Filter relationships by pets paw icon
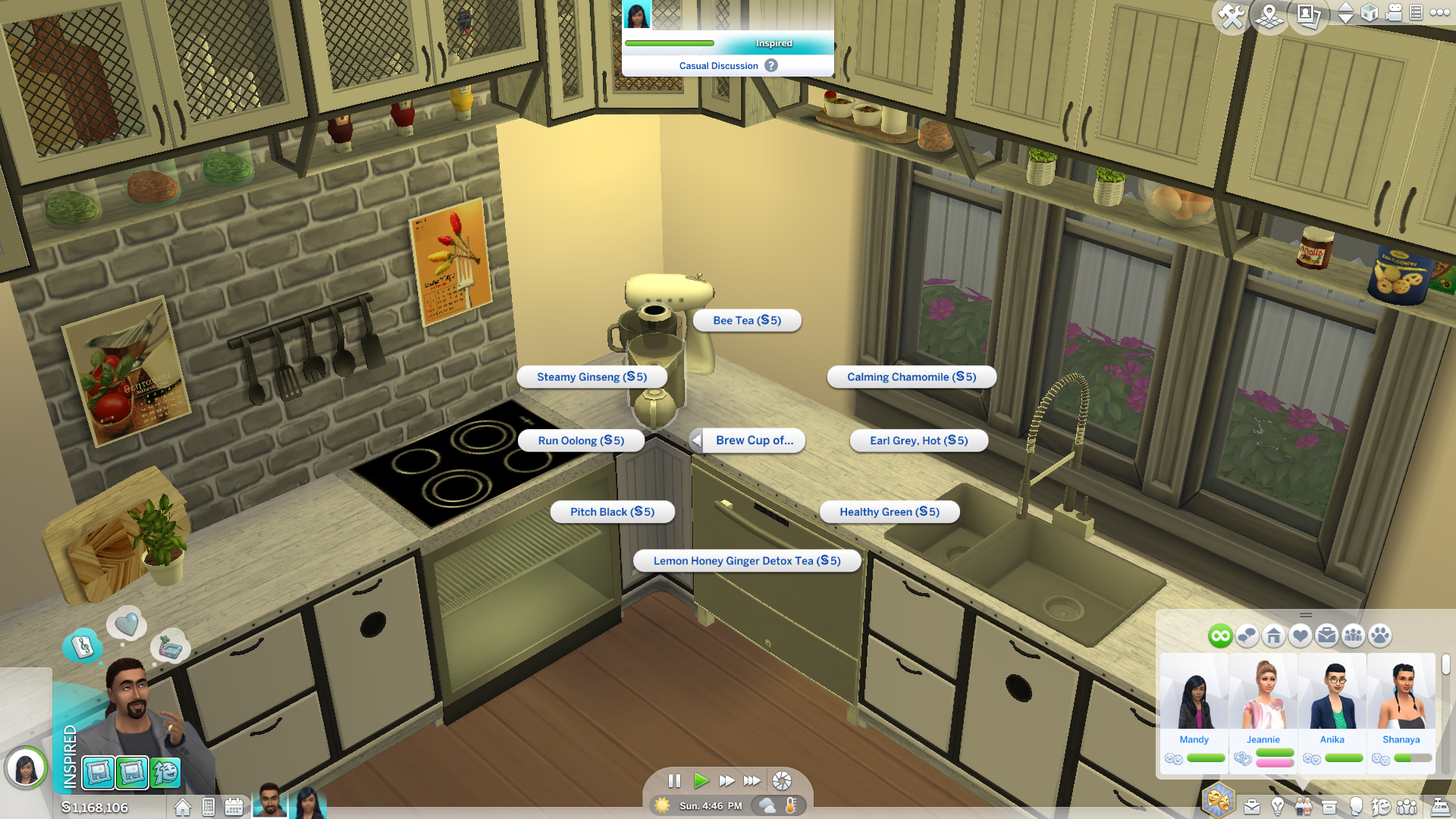This screenshot has width=1456, height=819. pyautogui.click(x=1380, y=635)
